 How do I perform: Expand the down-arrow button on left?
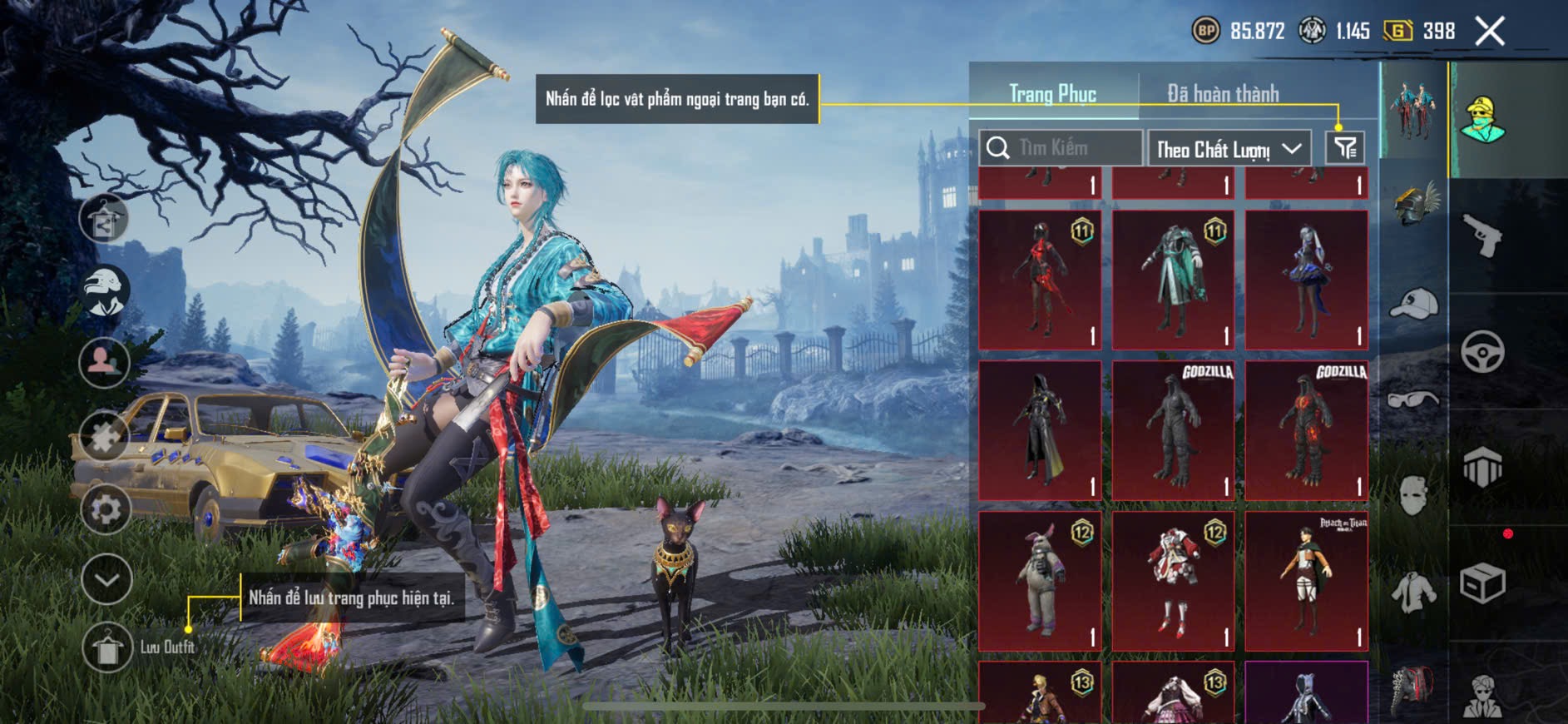click(x=107, y=579)
